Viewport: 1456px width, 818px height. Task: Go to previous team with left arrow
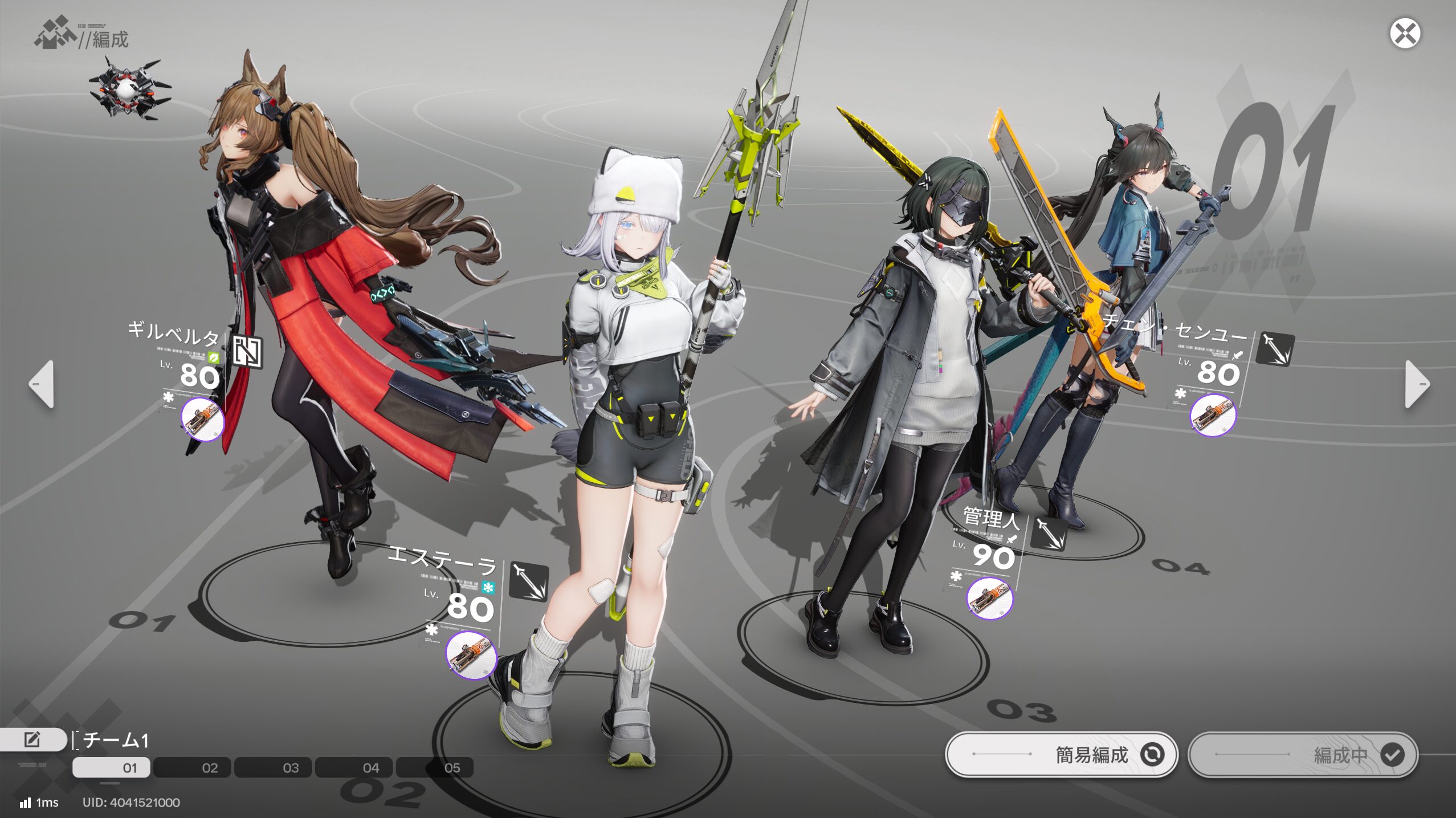coord(42,384)
